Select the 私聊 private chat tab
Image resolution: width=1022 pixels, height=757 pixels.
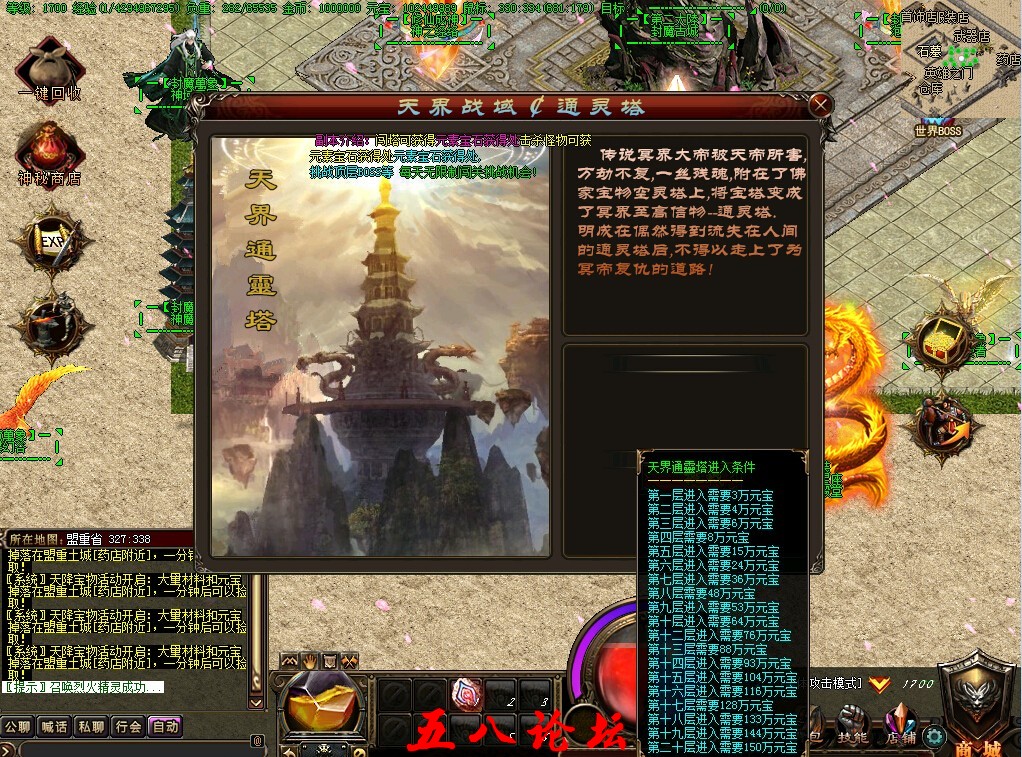[x=91, y=727]
